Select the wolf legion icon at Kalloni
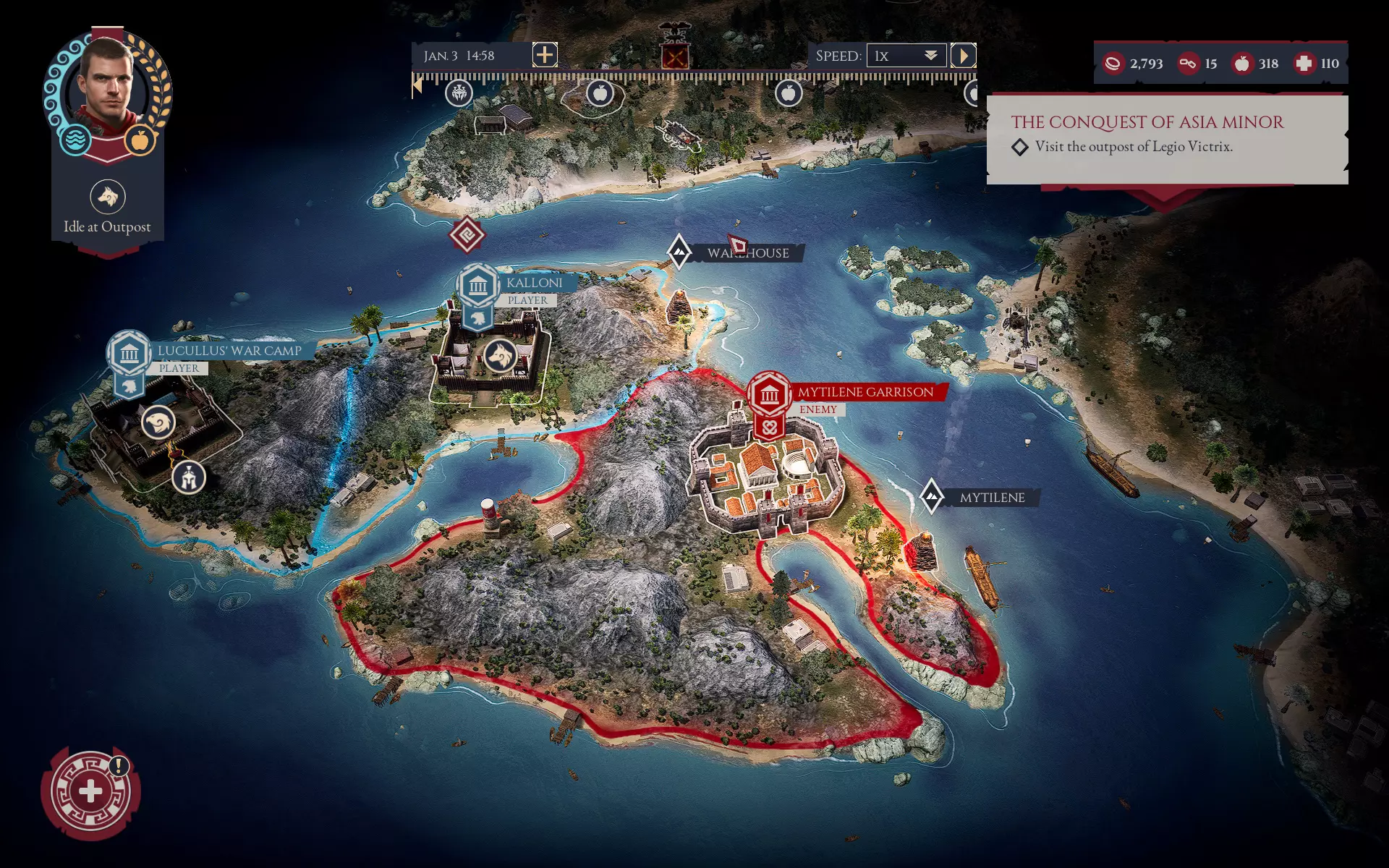 click(x=499, y=355)
